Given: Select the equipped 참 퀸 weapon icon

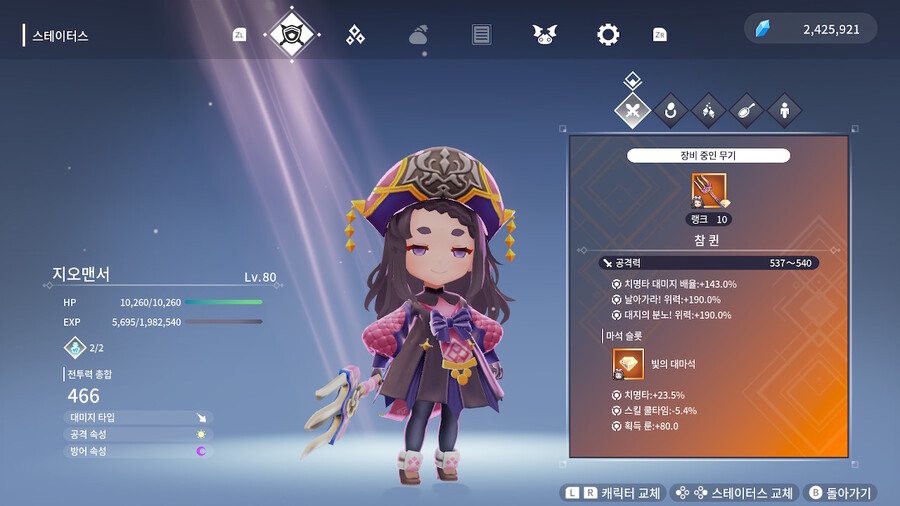Looking at the screenshot, I should point(709,190).
